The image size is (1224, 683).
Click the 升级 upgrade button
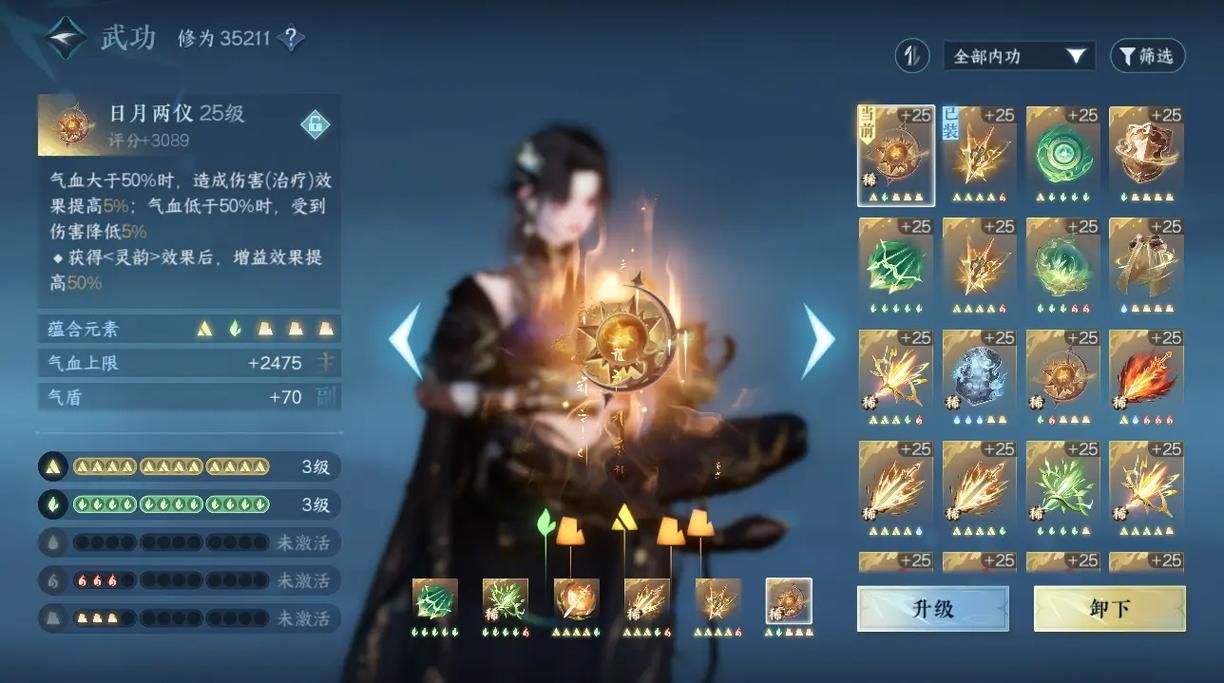tap(932, 608)
